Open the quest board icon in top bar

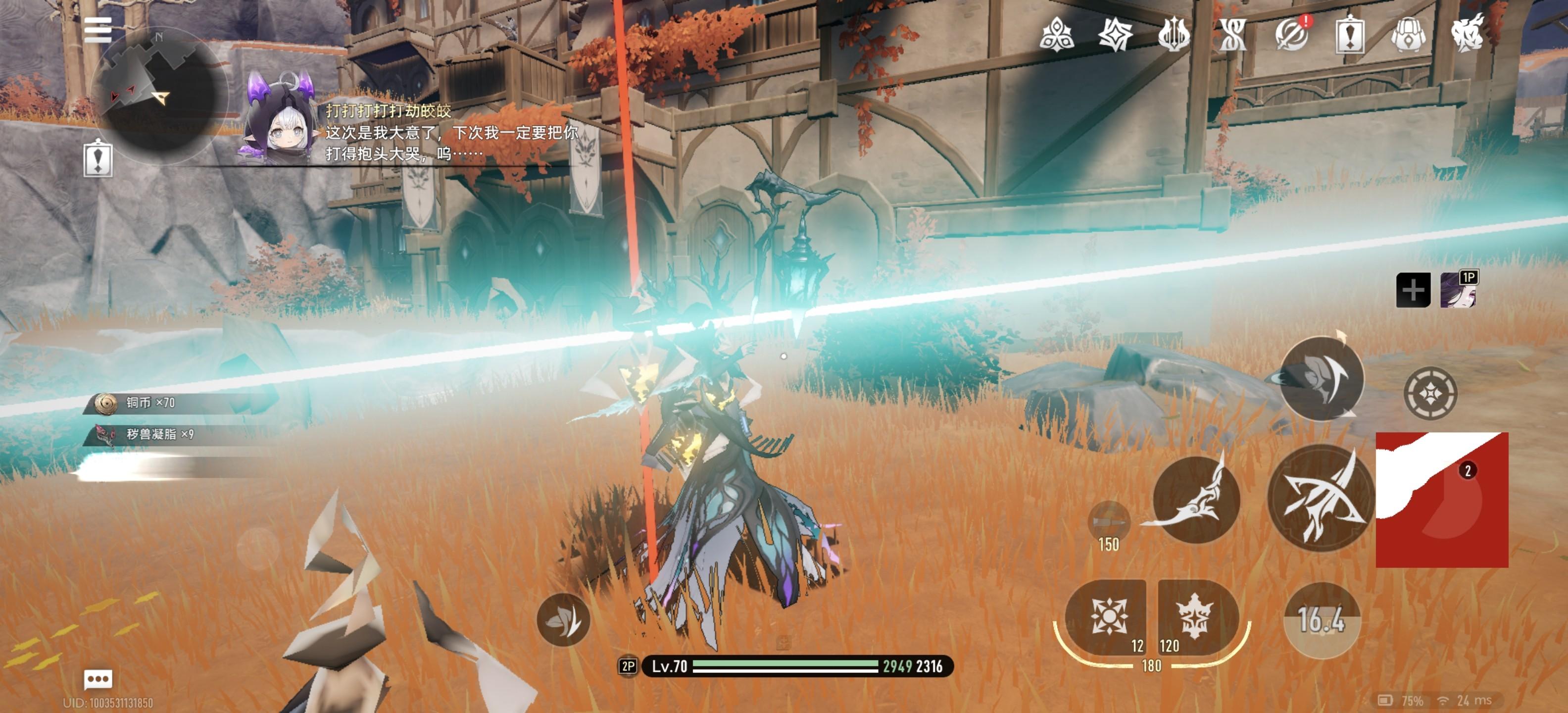coord(1350,35)
